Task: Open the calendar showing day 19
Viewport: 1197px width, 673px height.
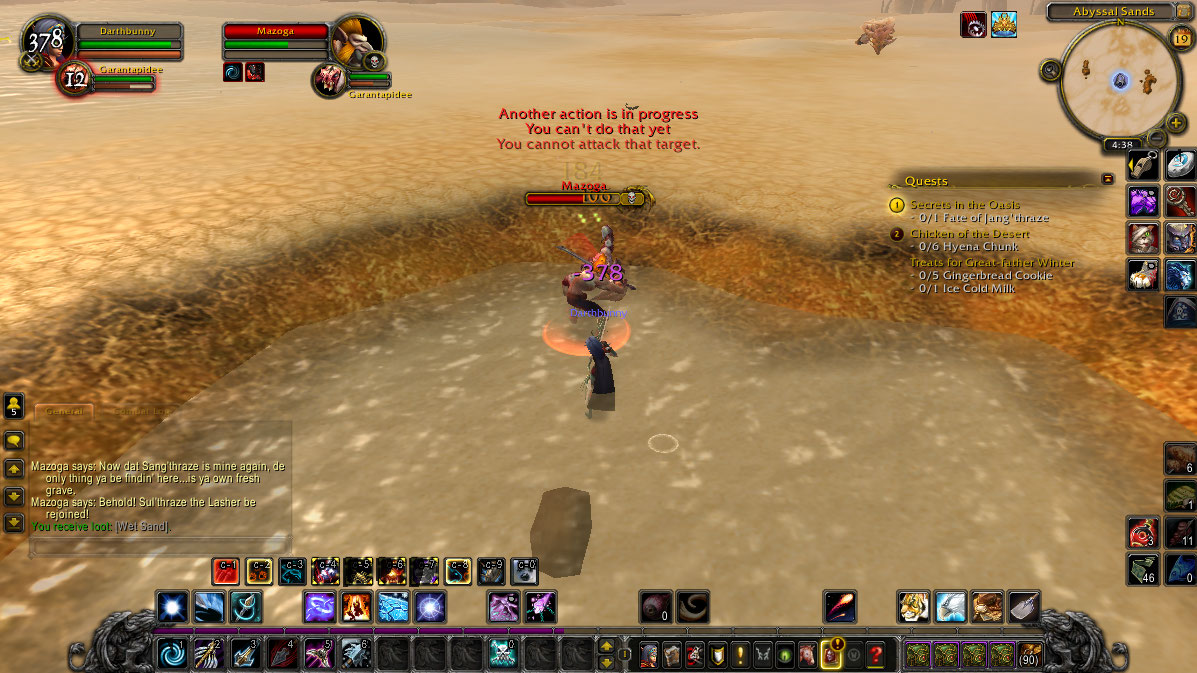Action: pos(1180,38)
